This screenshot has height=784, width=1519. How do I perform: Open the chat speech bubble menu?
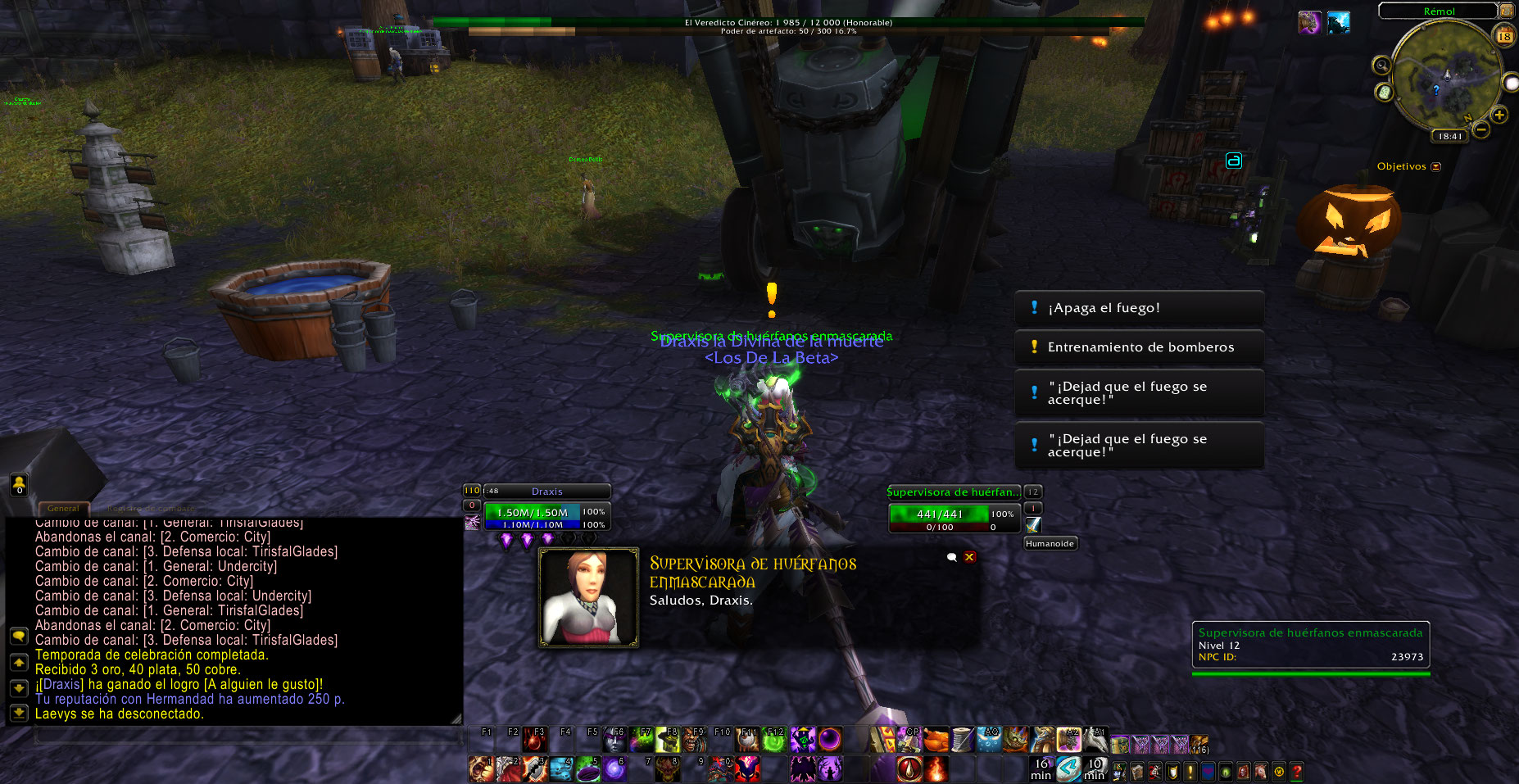pos(19,637)
